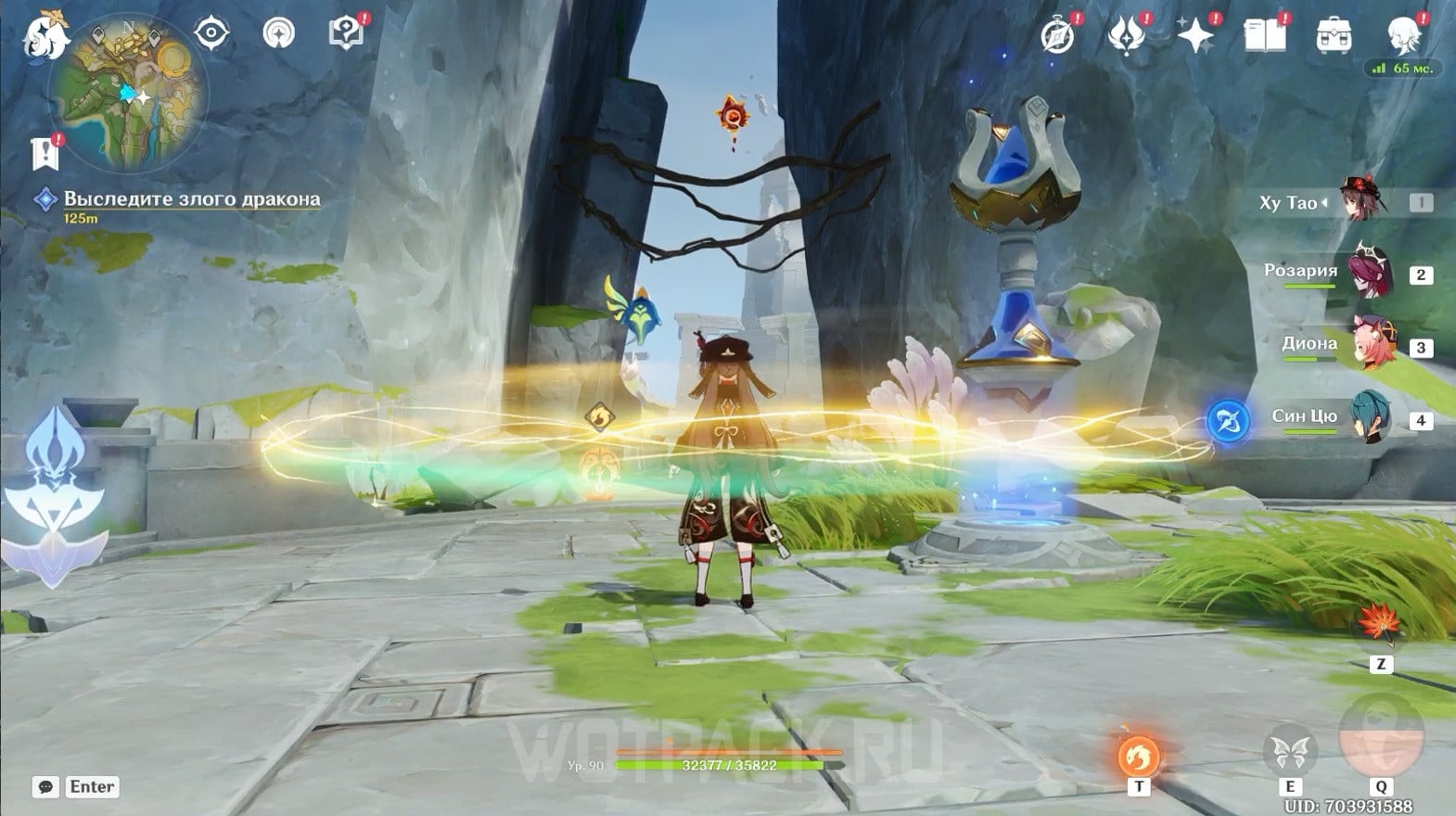Open the events compass icon
1456x816 pixels.
[x=1058, y=36]
